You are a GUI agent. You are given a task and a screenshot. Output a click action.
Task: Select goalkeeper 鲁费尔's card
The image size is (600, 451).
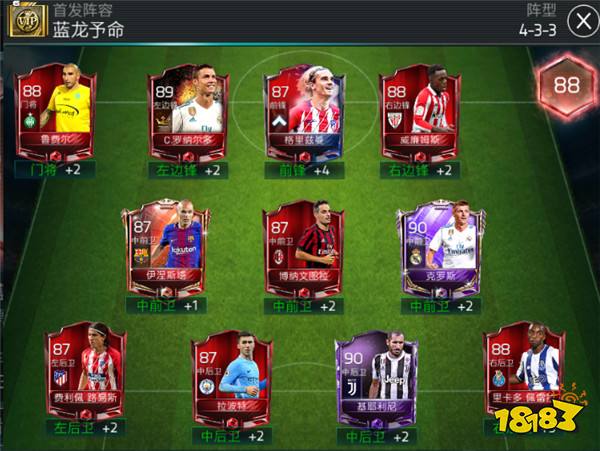point(54,112)
